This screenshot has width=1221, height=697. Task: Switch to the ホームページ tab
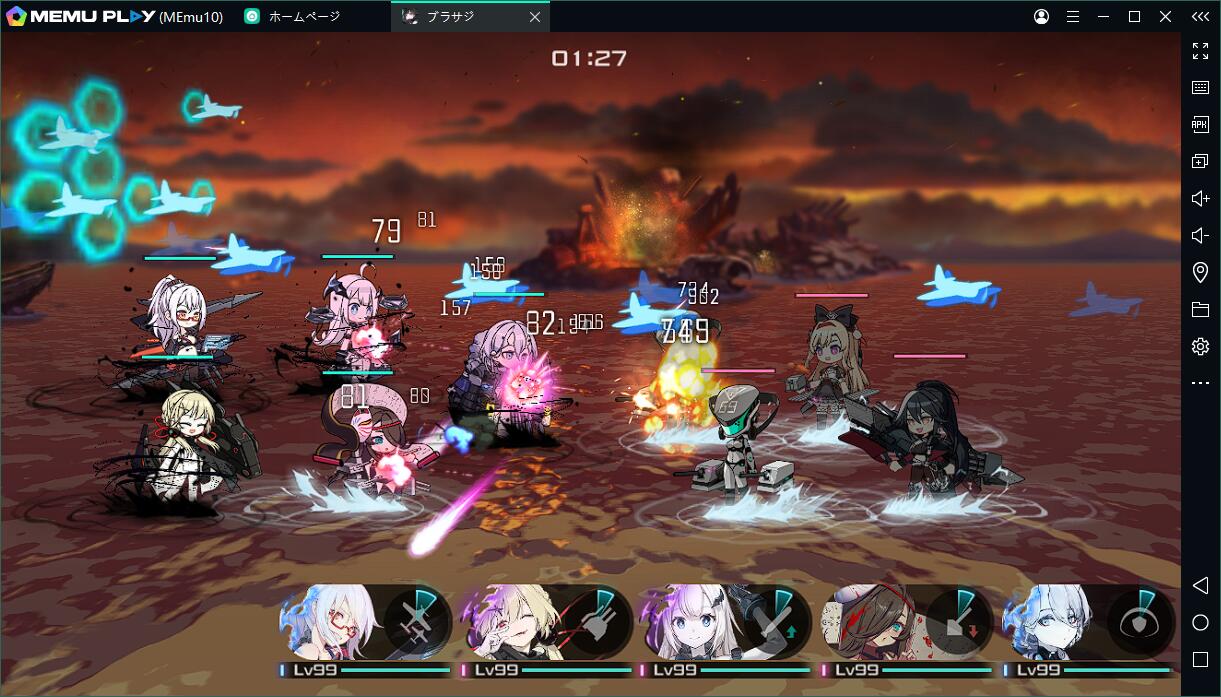click(x=303, y=17)
